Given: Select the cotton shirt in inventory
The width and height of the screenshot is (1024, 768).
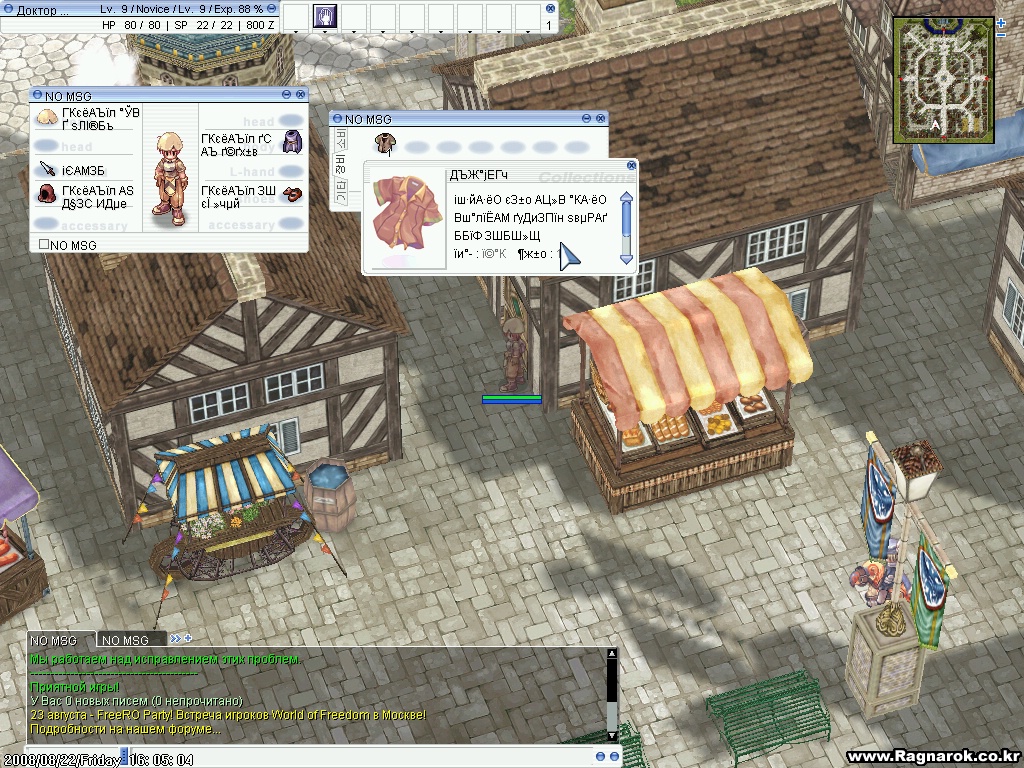Looking at the screenshot, I should 383,143.
